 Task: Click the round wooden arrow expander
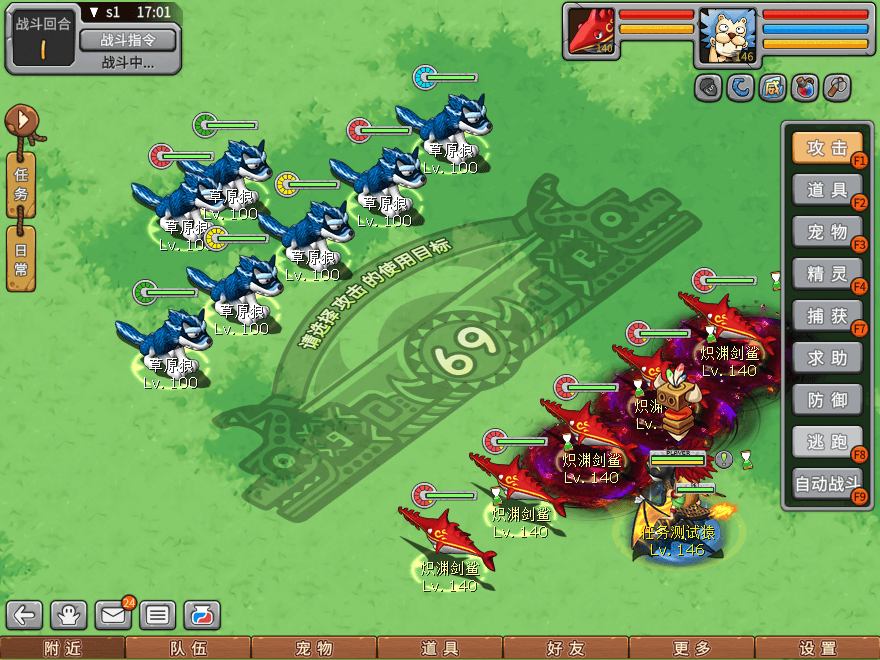click(x=23, y=122)
